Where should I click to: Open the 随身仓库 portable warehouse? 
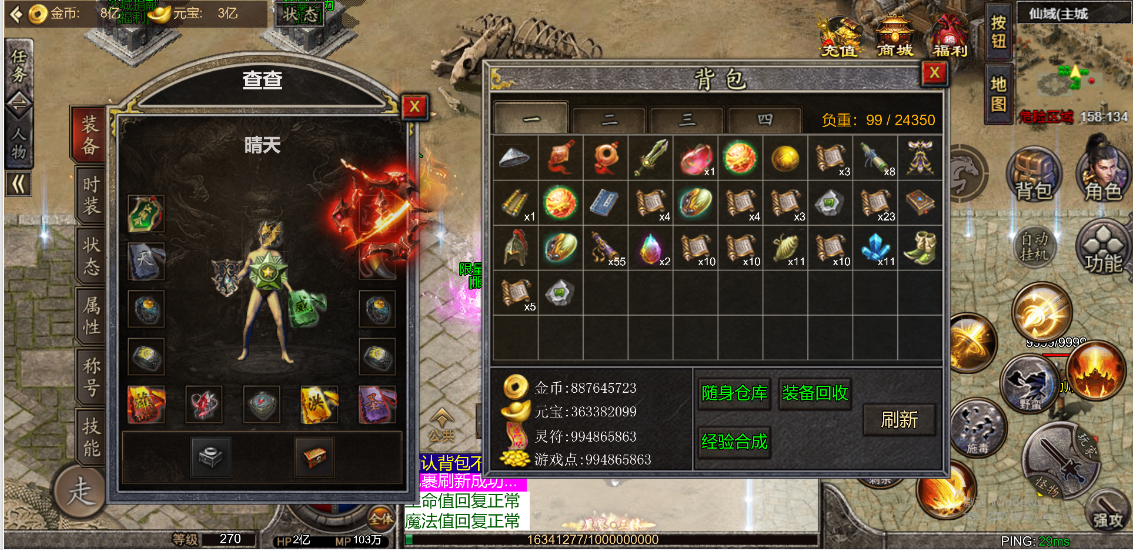(734, 393)
